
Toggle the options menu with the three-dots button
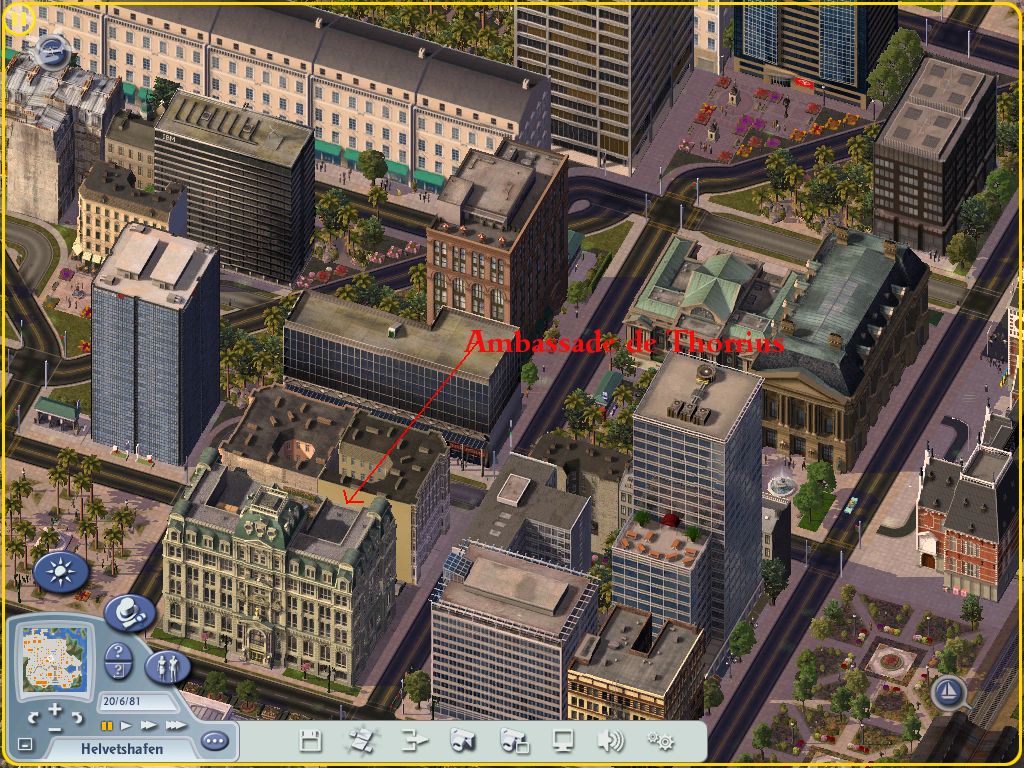point(214,741)
